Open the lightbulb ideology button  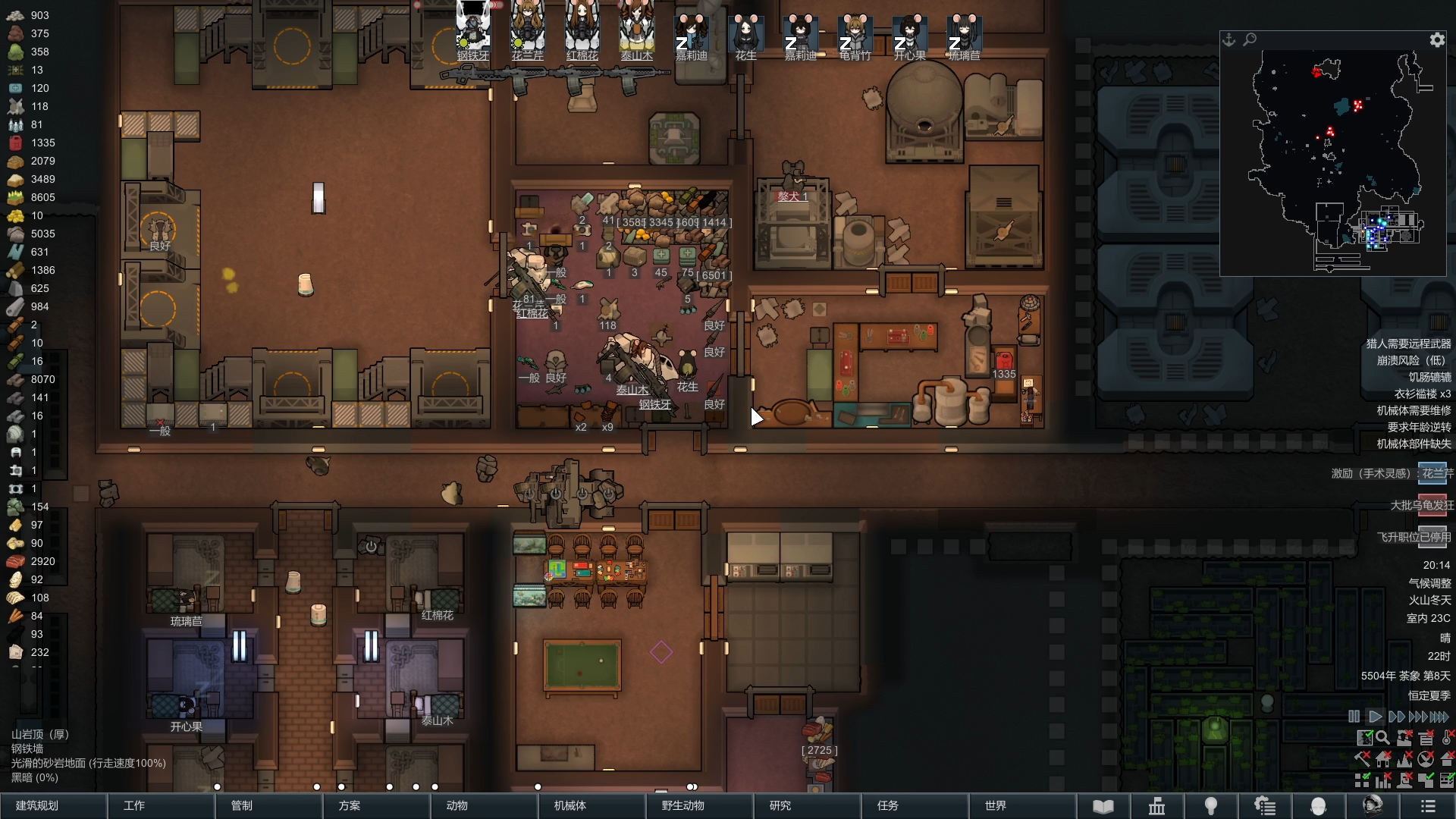pyautogui.click(x=1211, y=806)
